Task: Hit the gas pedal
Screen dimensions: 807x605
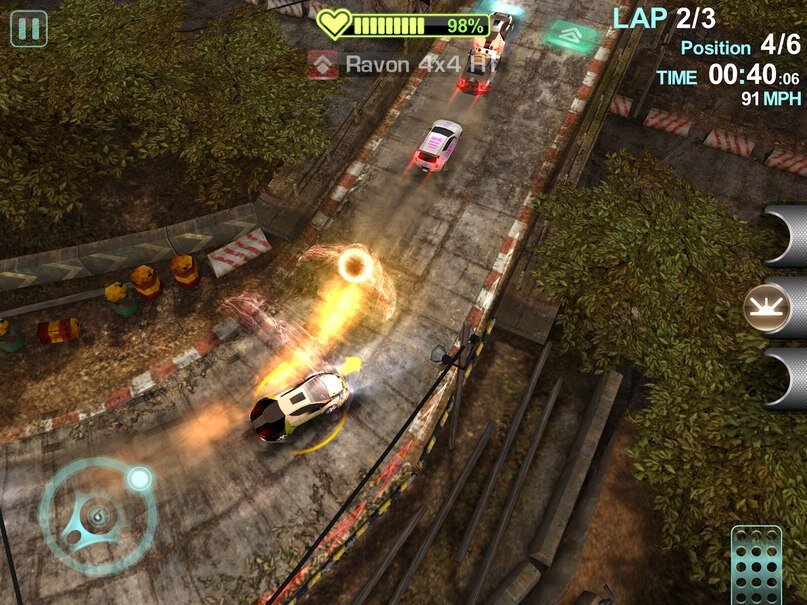Action: pyautogui.click(x=756, y=565)
